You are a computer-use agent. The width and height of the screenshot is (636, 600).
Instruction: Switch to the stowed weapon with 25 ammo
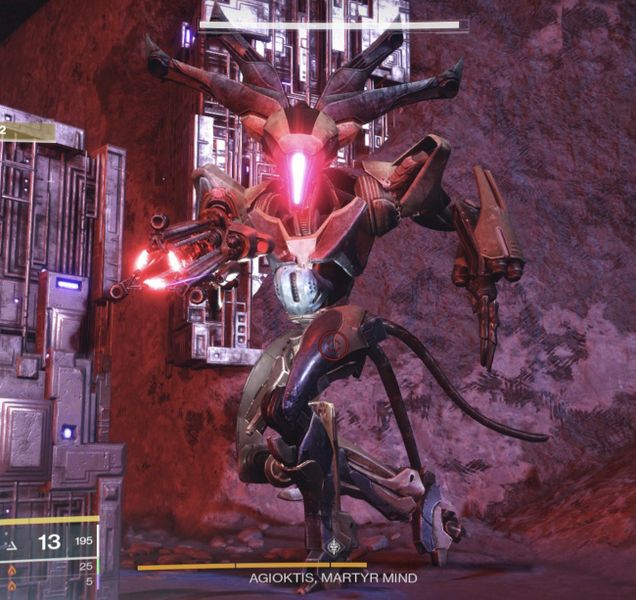11,566
